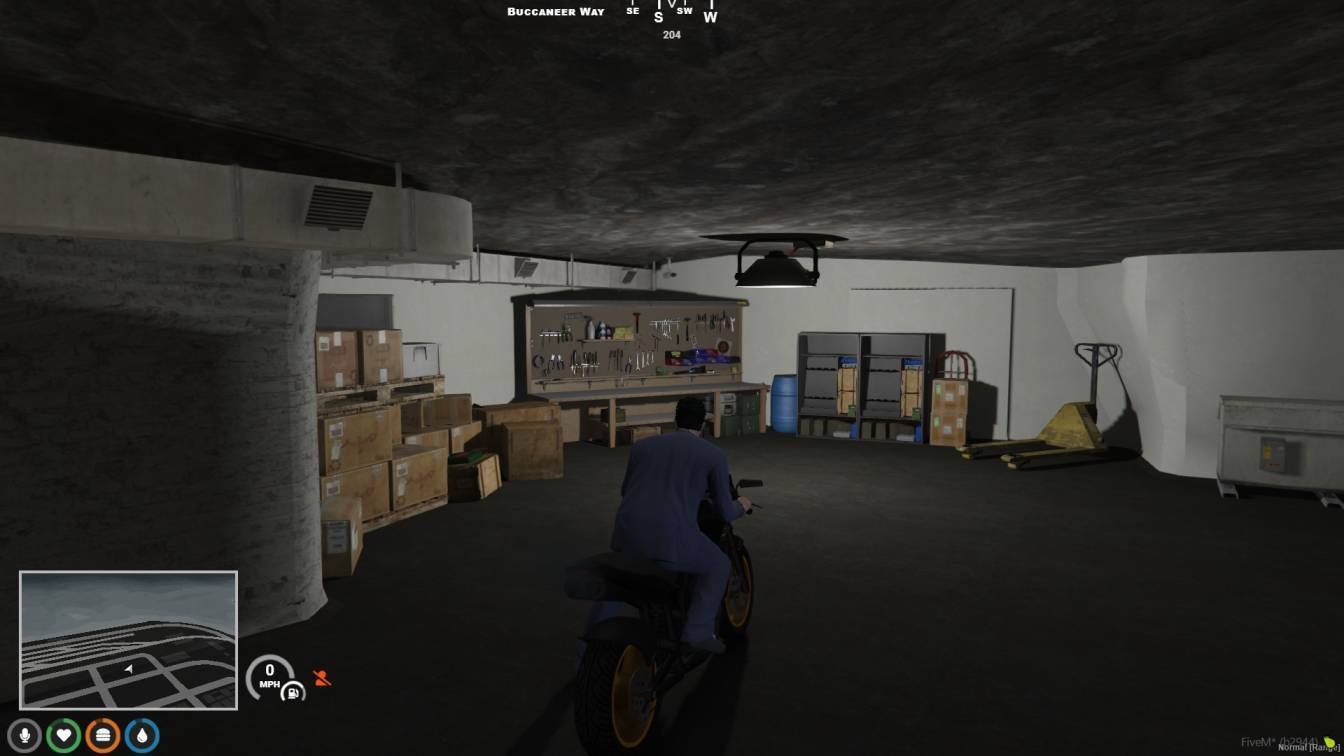The width and height of the screenshot is (1344, 756).
Task: Click the fuel pump gauge icon
Action: [290, 691]
